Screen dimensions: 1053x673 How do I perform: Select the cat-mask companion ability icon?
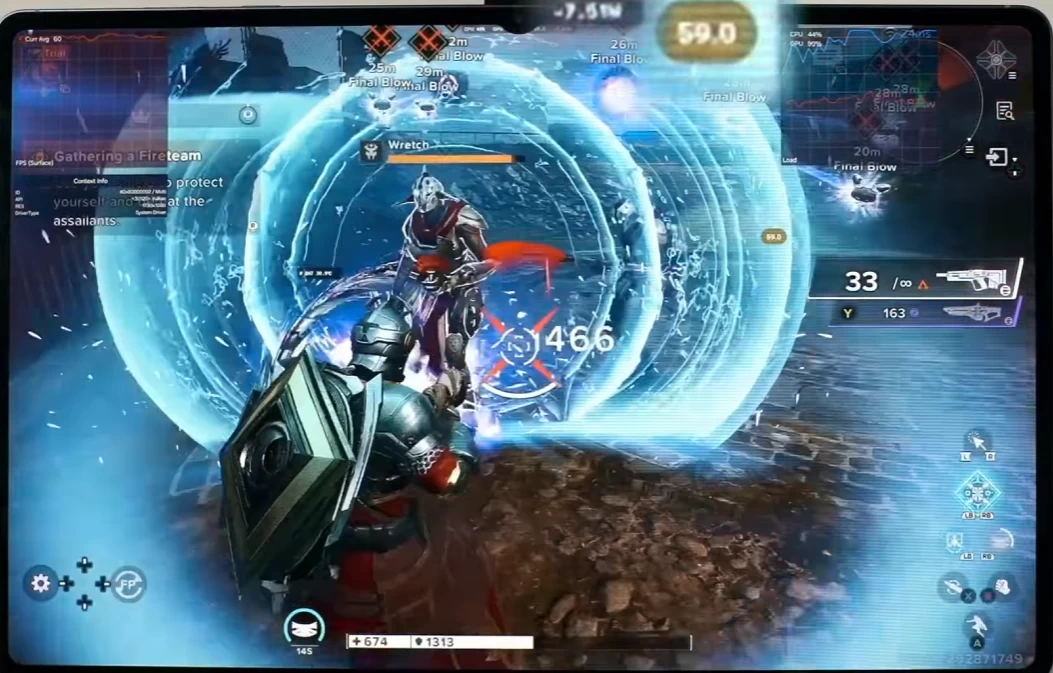point(304,627)
